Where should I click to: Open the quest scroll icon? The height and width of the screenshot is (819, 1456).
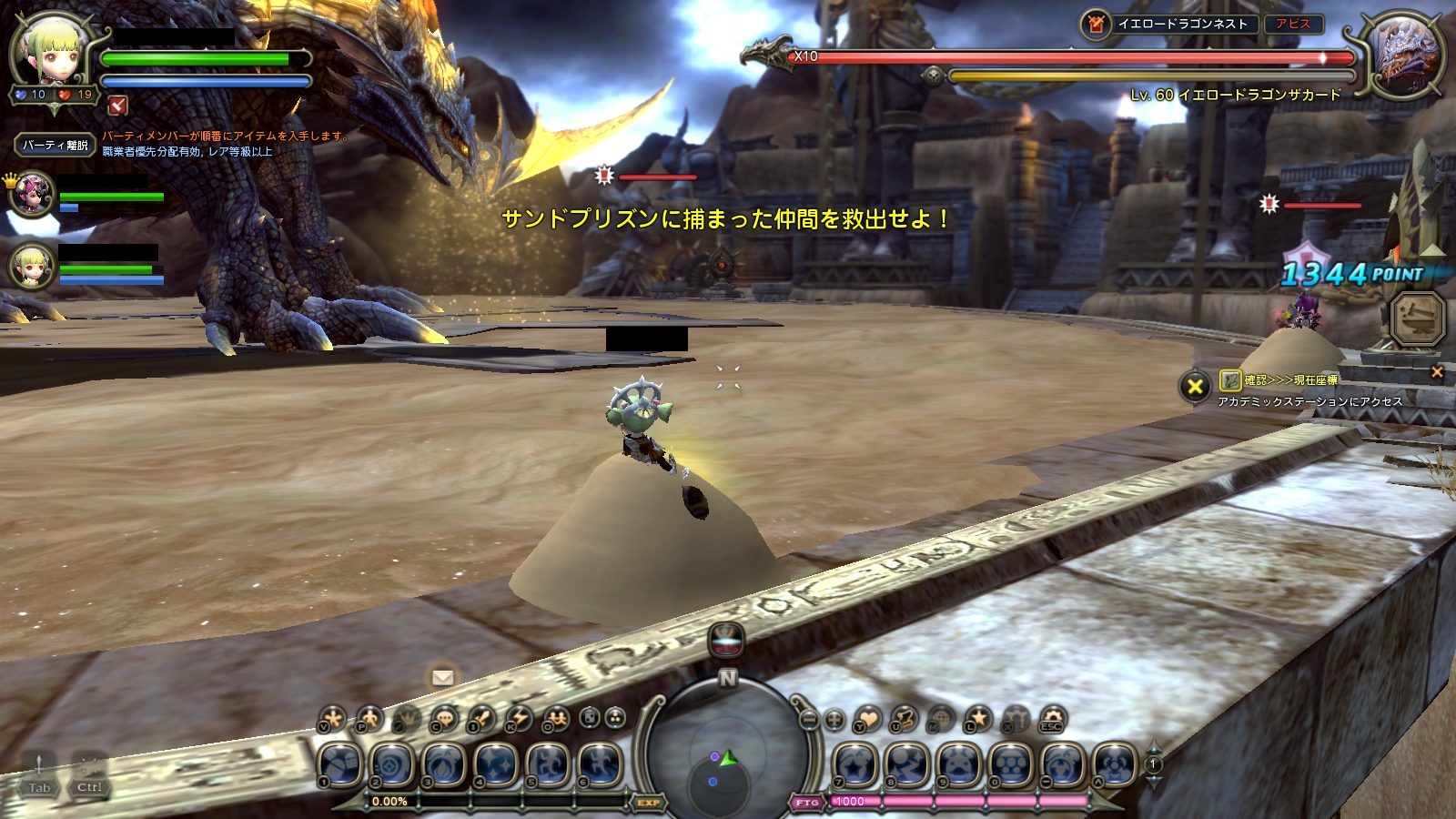(x=904, y=719)
